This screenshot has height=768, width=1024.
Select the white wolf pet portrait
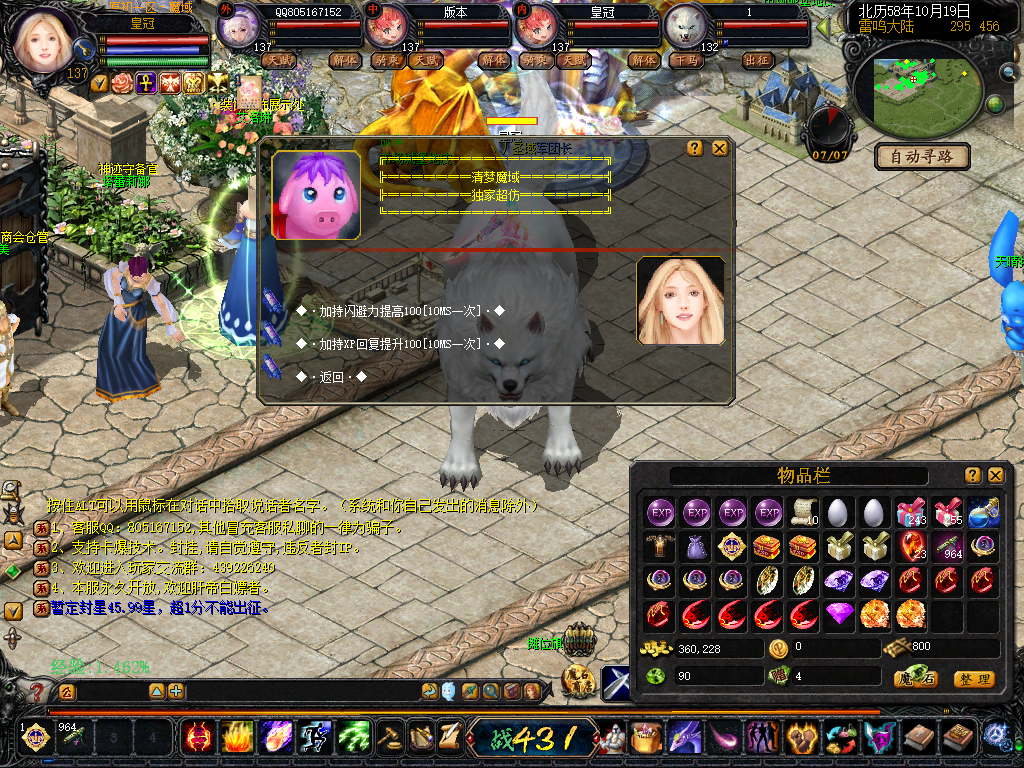pos(686,27)
